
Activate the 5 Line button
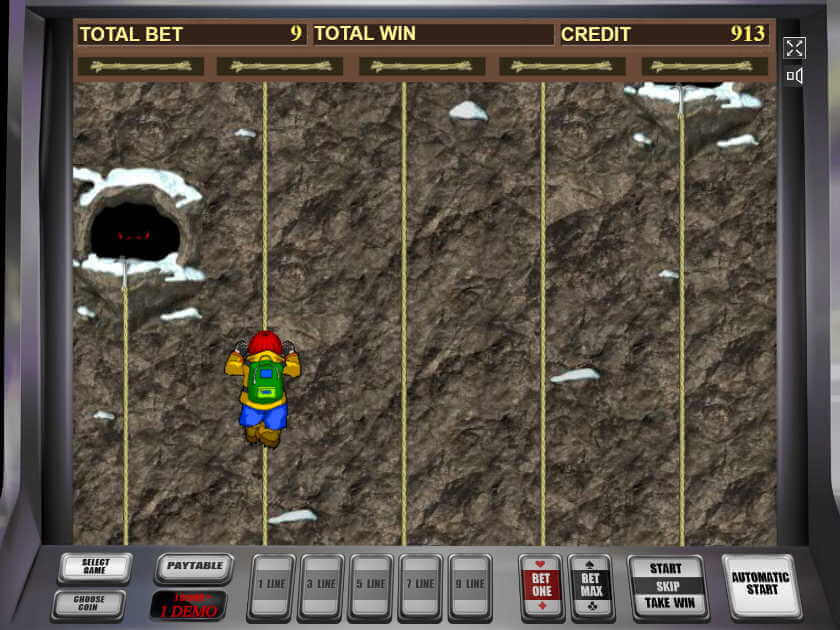coord(371,585)
